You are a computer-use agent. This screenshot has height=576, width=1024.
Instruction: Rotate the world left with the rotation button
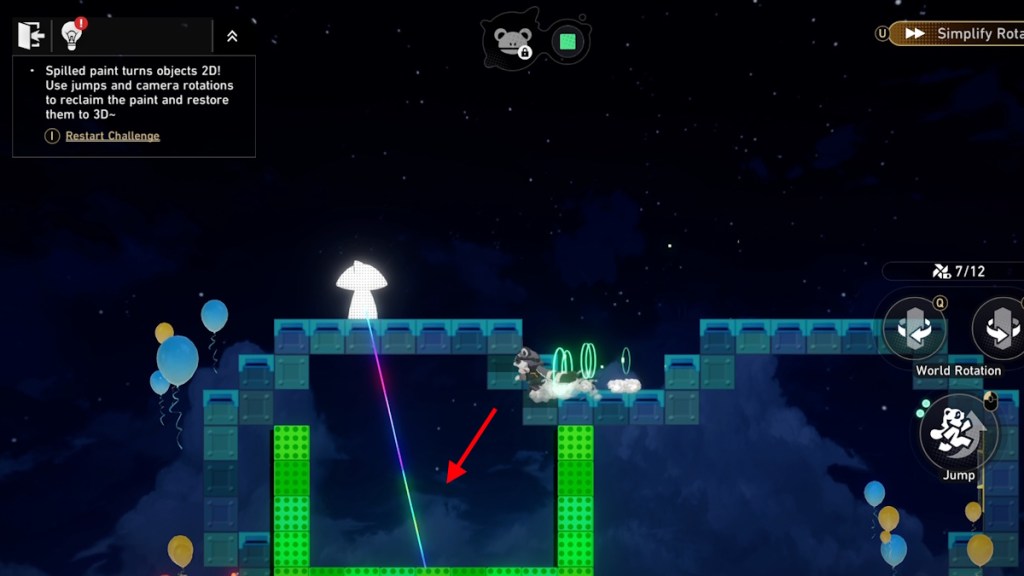click(x=914, y=329)
